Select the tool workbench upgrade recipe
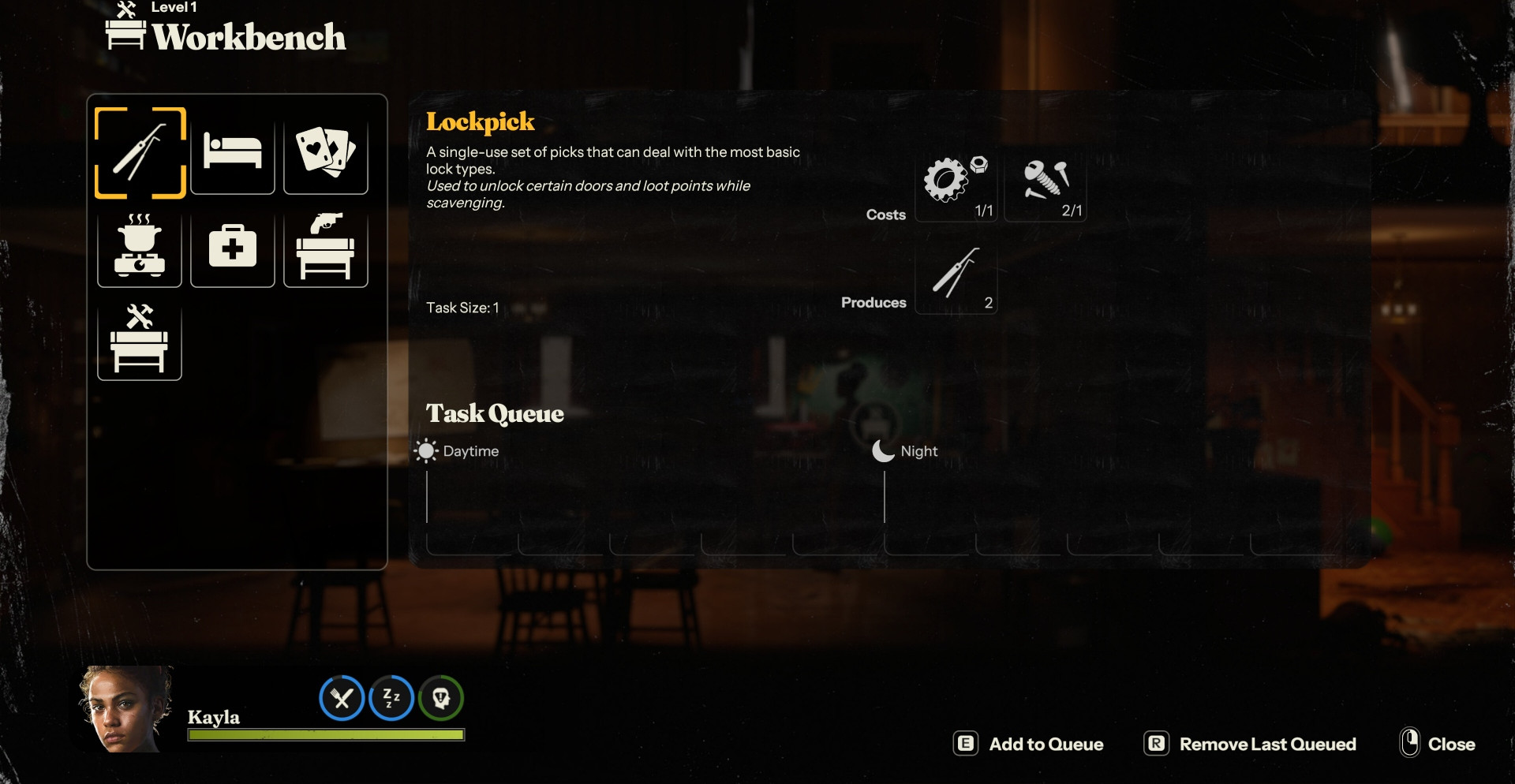This screenshot has height=784, width=1515. pyautogui.click(x=140, y=339)
